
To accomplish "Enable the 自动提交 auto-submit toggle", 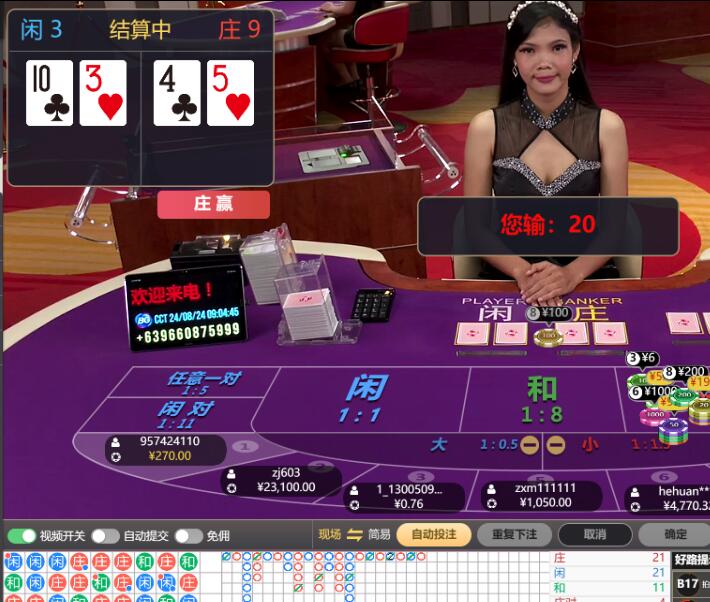I will pos(105,536).
